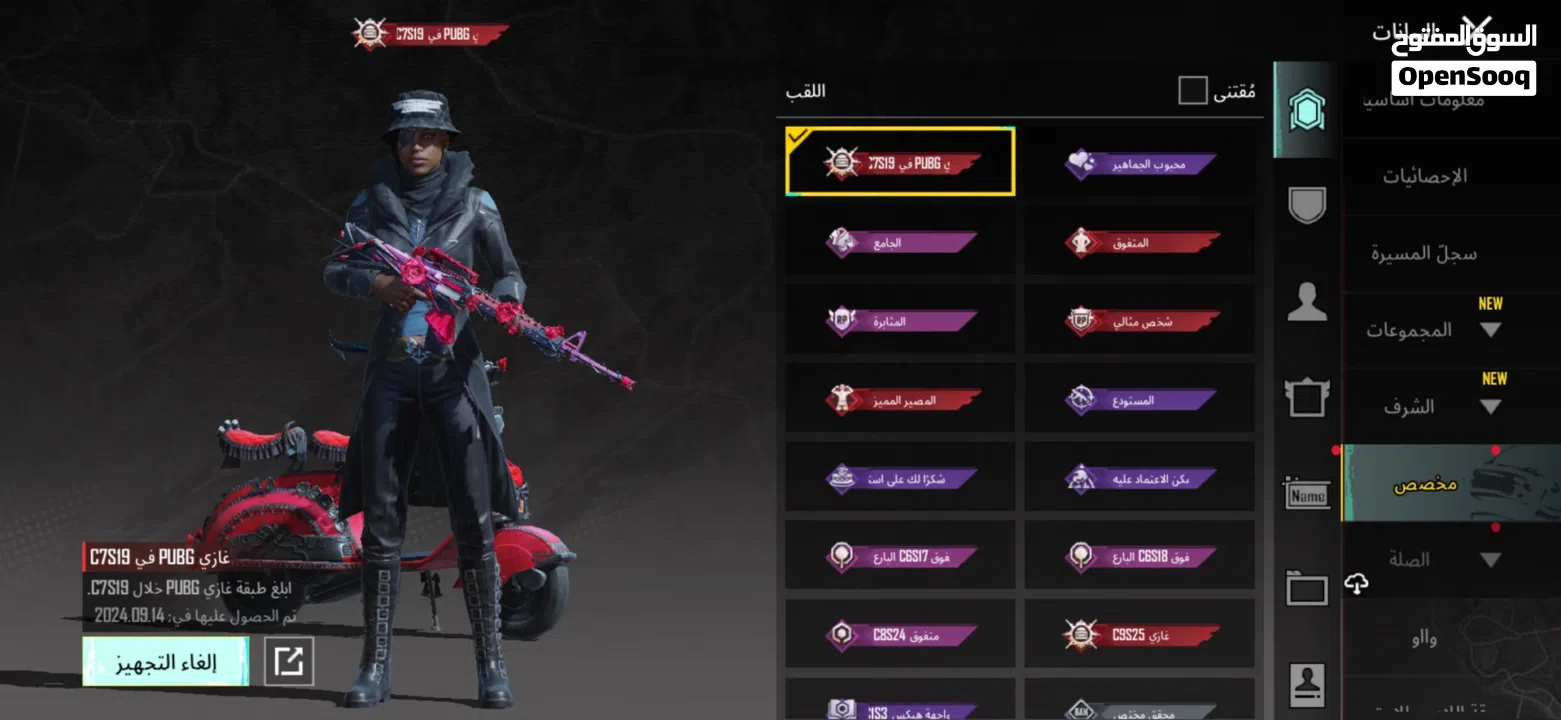Choose the المستودع title
This screenshot has width=1561, height=720.
pos(1139,399)
